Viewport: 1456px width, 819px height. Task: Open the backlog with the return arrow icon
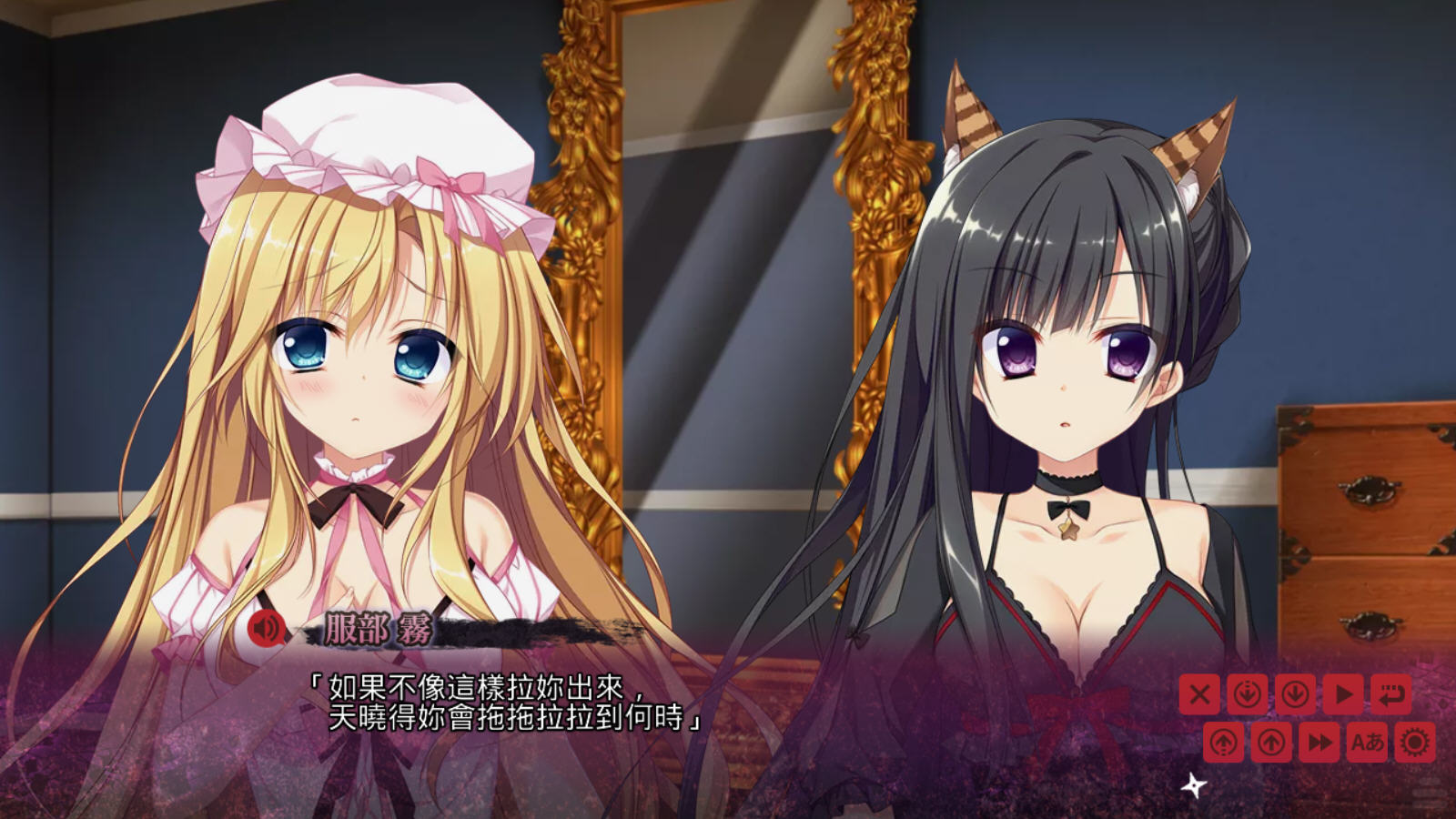(x=1390, y=693)
